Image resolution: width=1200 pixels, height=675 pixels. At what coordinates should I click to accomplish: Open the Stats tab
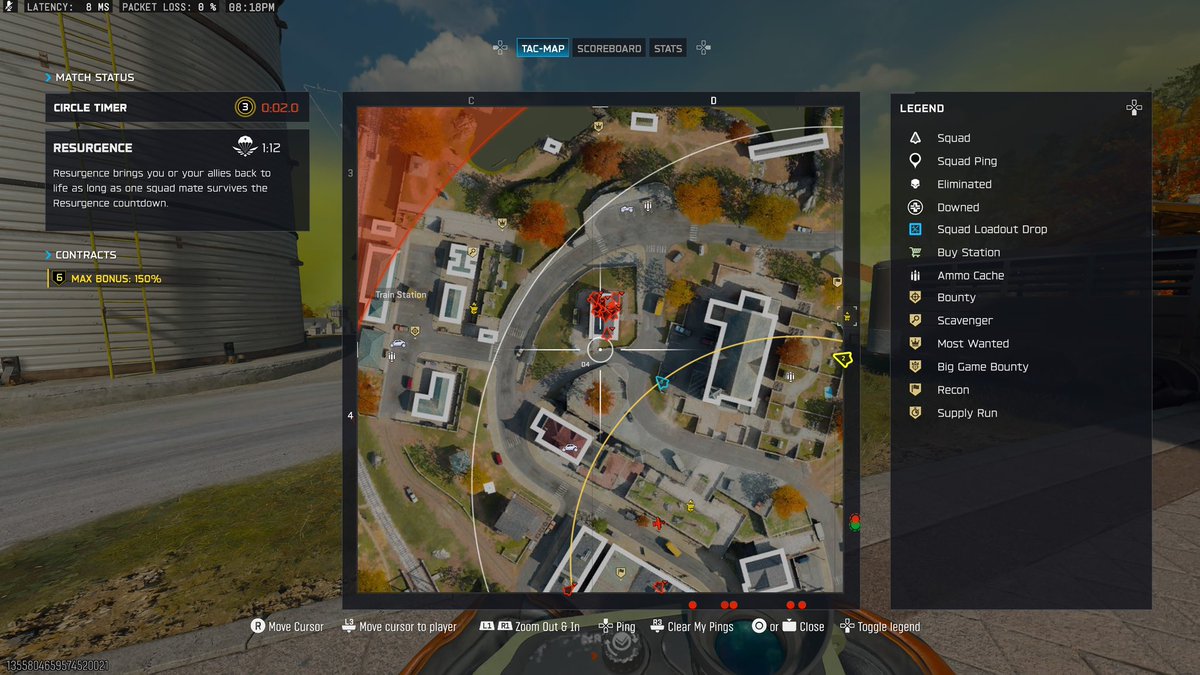pos(668,48)
